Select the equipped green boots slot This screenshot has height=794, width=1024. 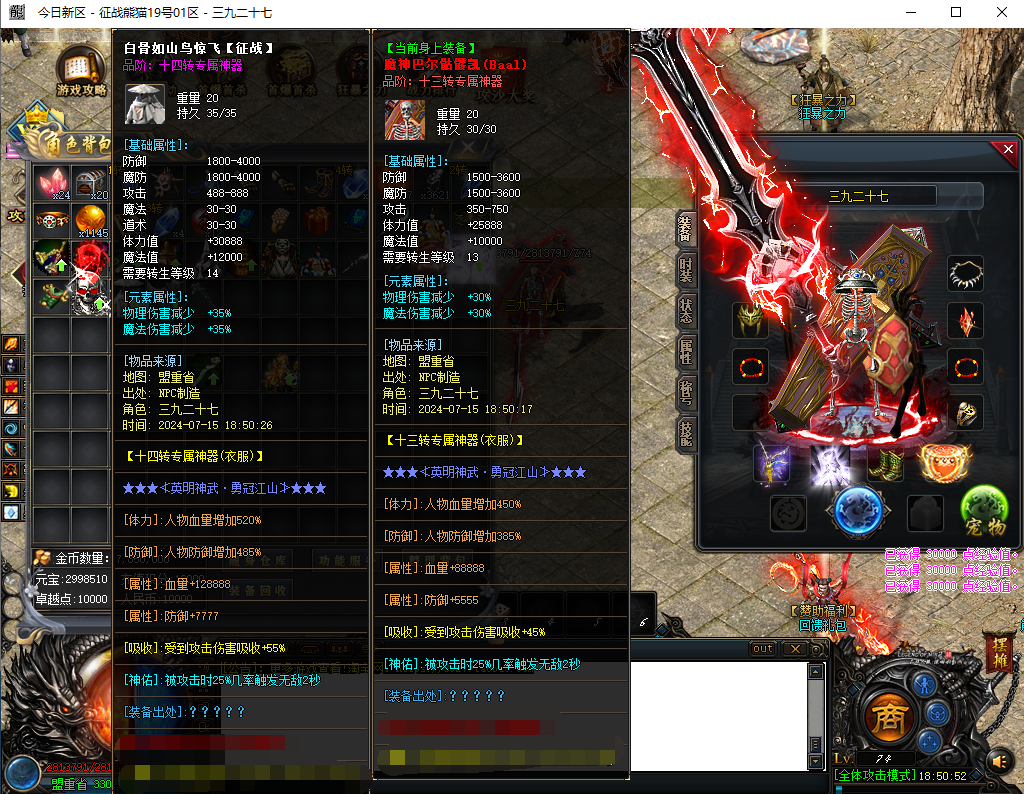(x=886, y=465)
